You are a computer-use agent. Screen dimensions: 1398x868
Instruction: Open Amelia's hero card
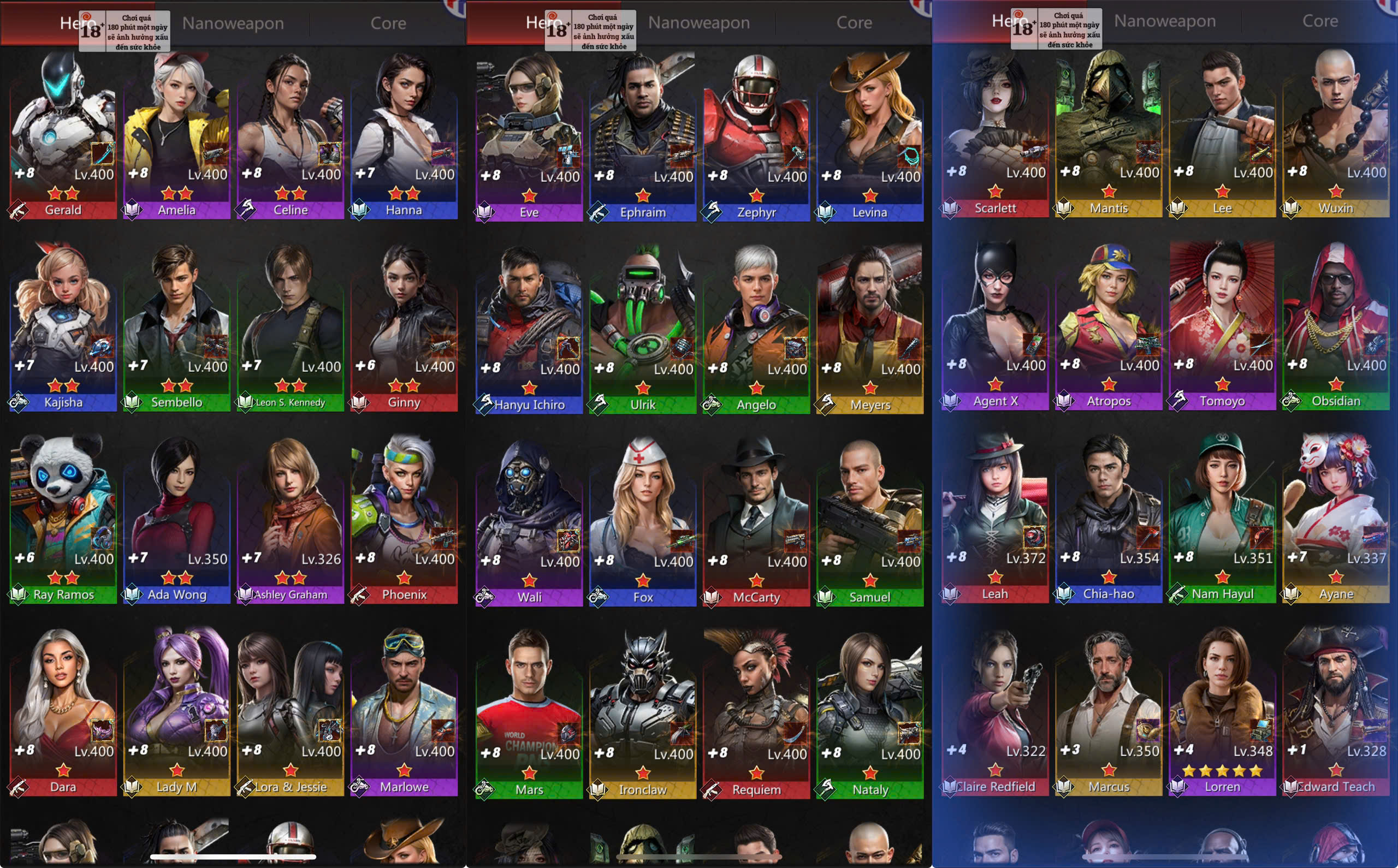[176, 135]
